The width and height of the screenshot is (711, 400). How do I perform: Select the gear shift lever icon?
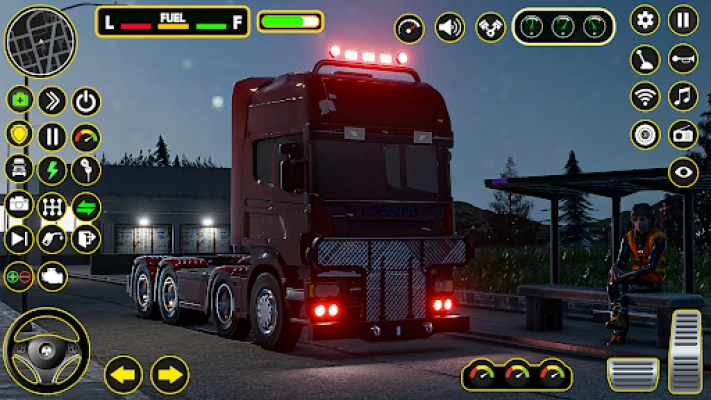645,59
